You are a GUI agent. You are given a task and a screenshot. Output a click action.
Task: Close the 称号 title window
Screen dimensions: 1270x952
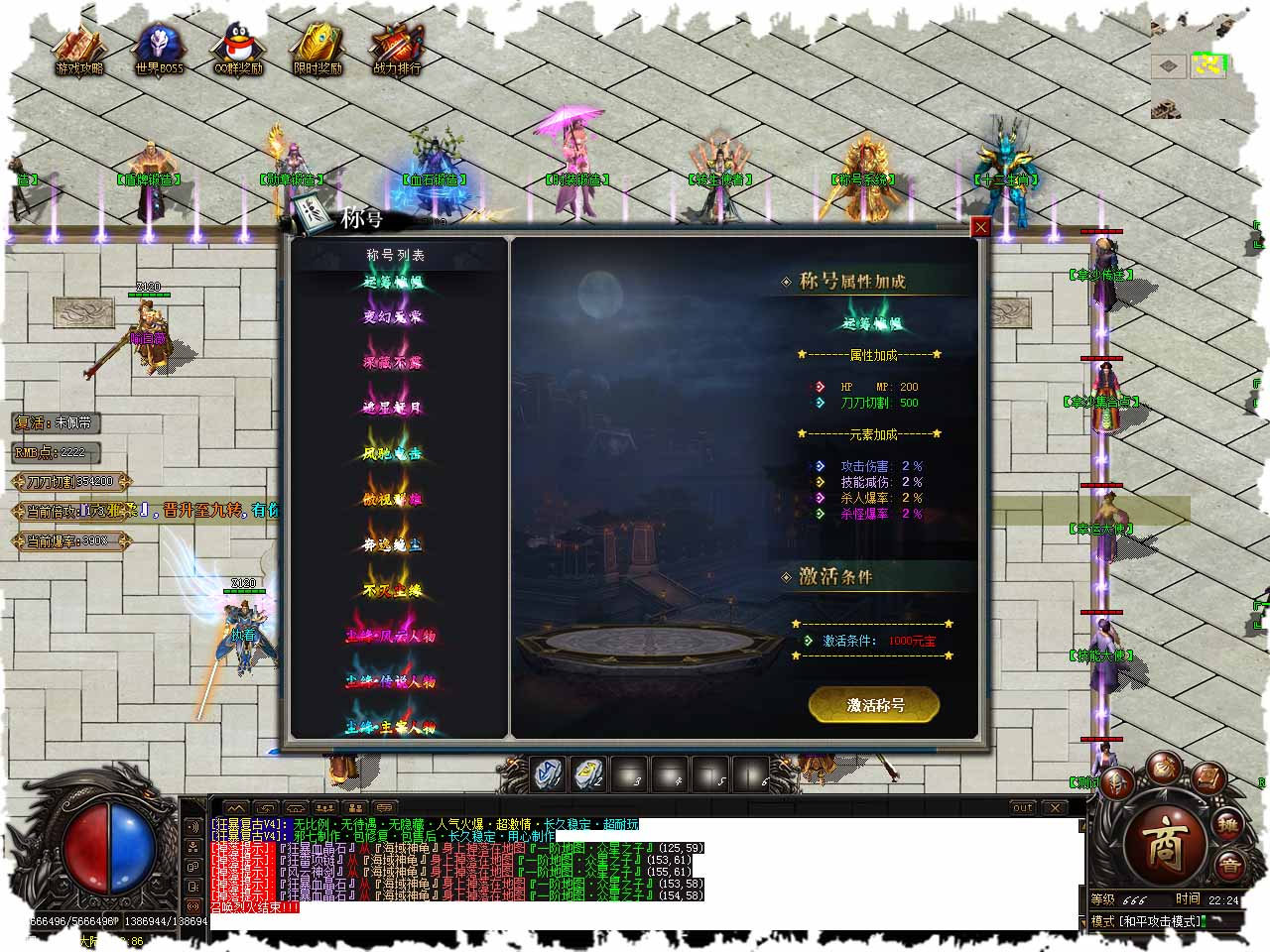980,227
